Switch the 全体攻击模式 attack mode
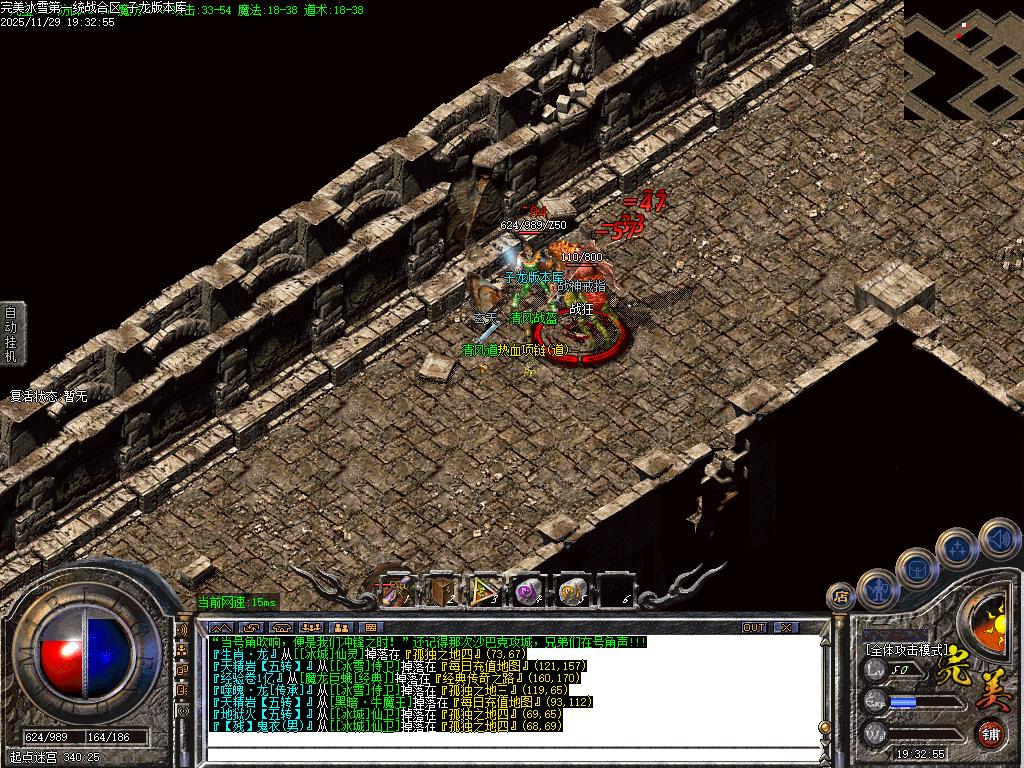This screenshot has height=768, width=1024. (x=906, y=649)
